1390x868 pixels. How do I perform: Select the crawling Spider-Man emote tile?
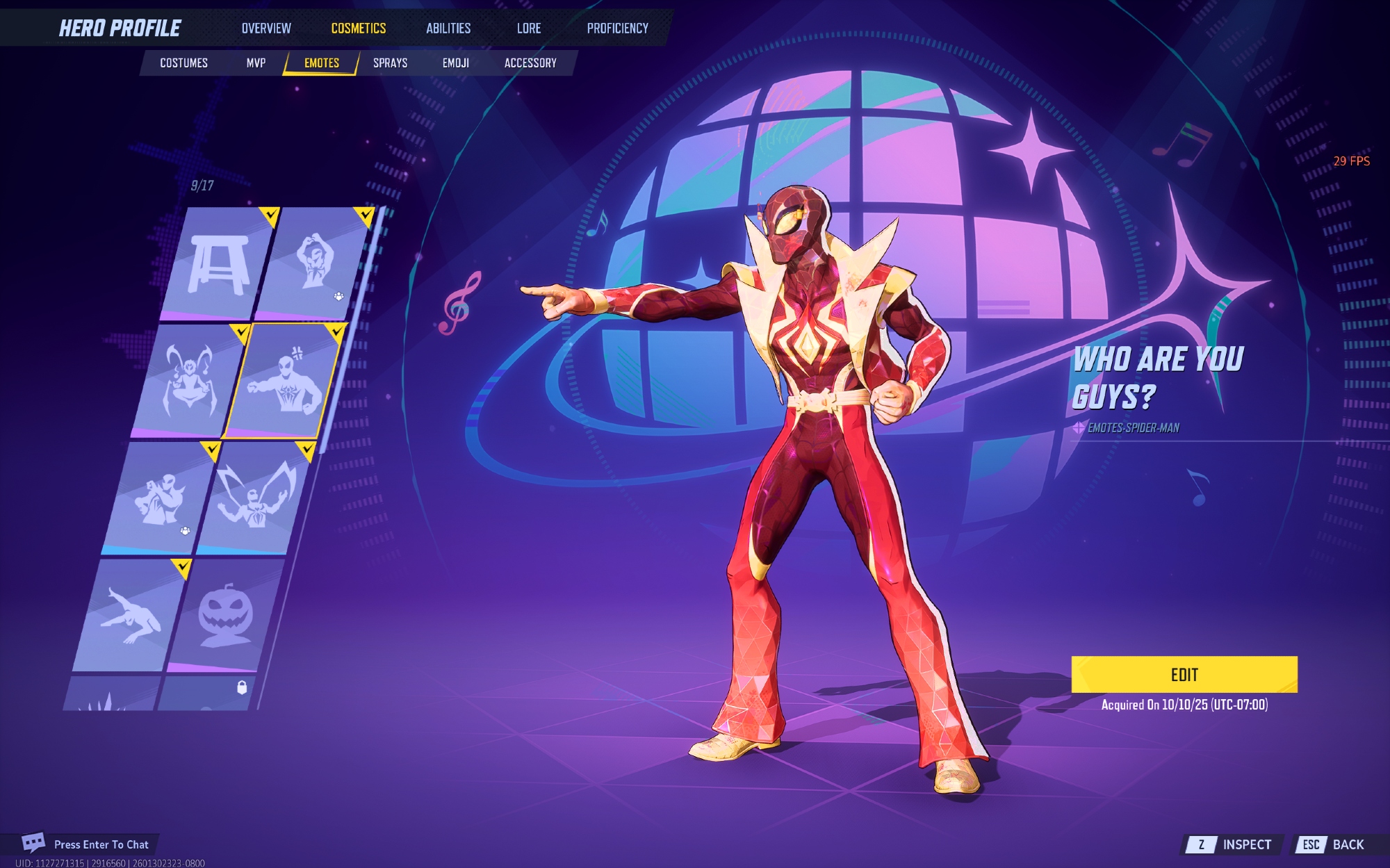tap(131, 615)
